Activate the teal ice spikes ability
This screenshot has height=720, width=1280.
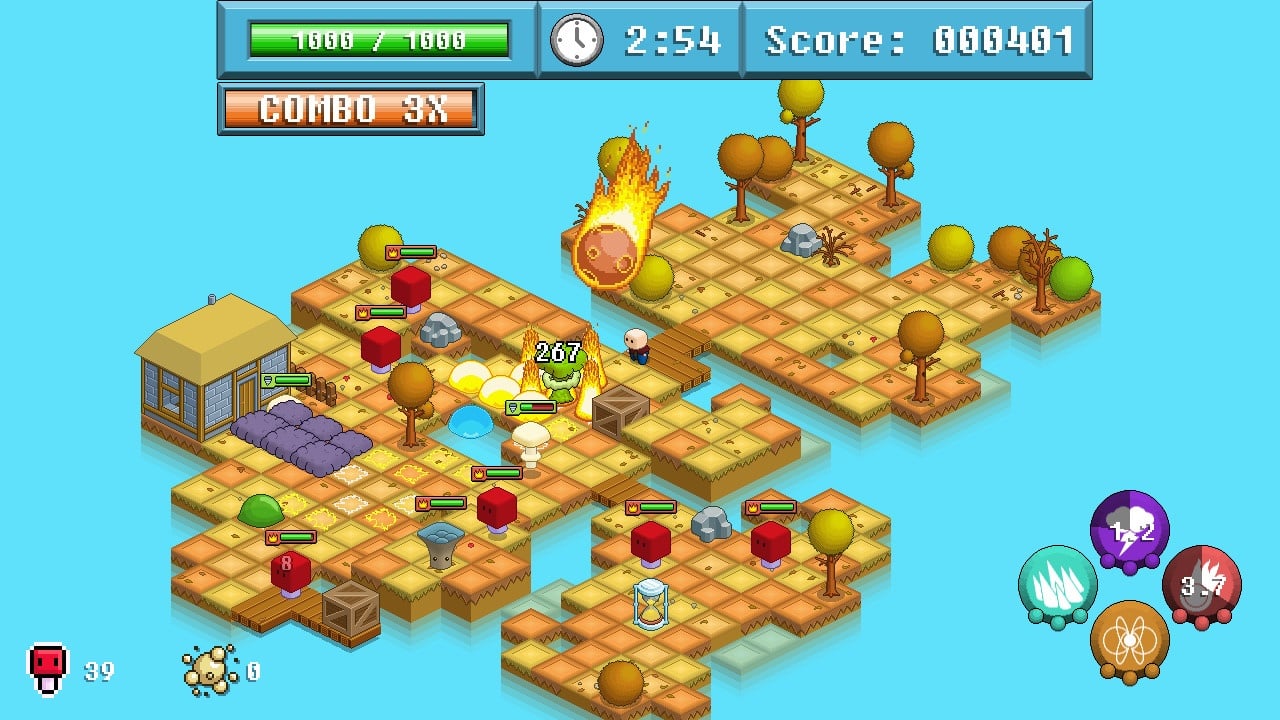(x=1057, y=585)
